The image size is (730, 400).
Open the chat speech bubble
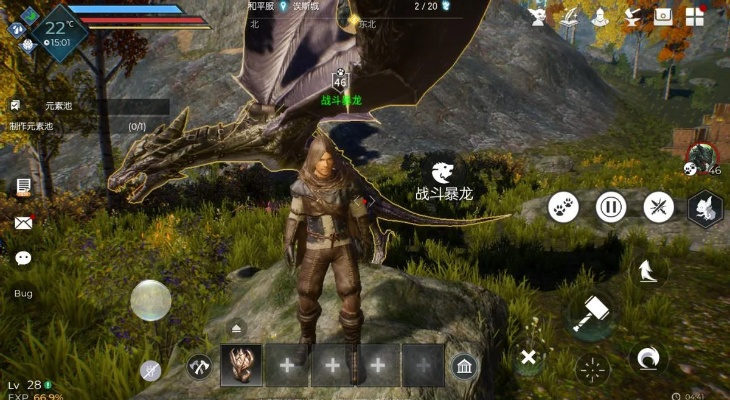pyautogui.click(x=23, y=258)
